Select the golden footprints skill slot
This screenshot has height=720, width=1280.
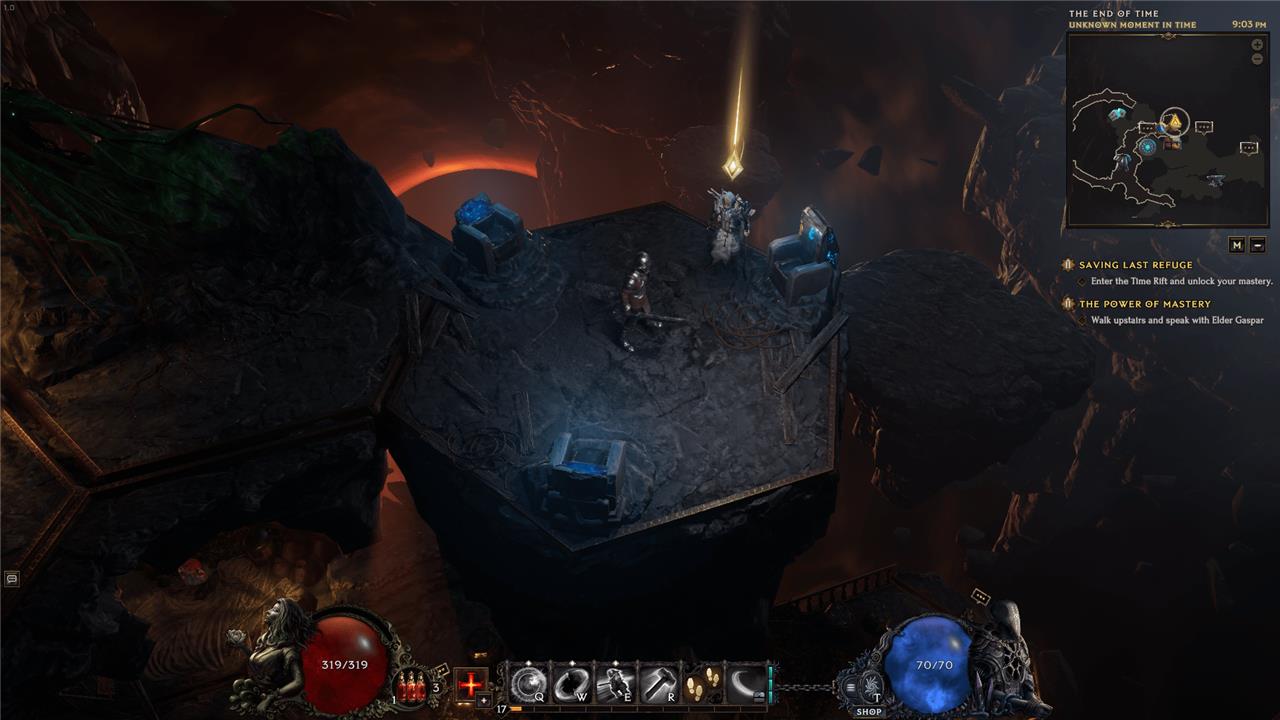[702, 684]
